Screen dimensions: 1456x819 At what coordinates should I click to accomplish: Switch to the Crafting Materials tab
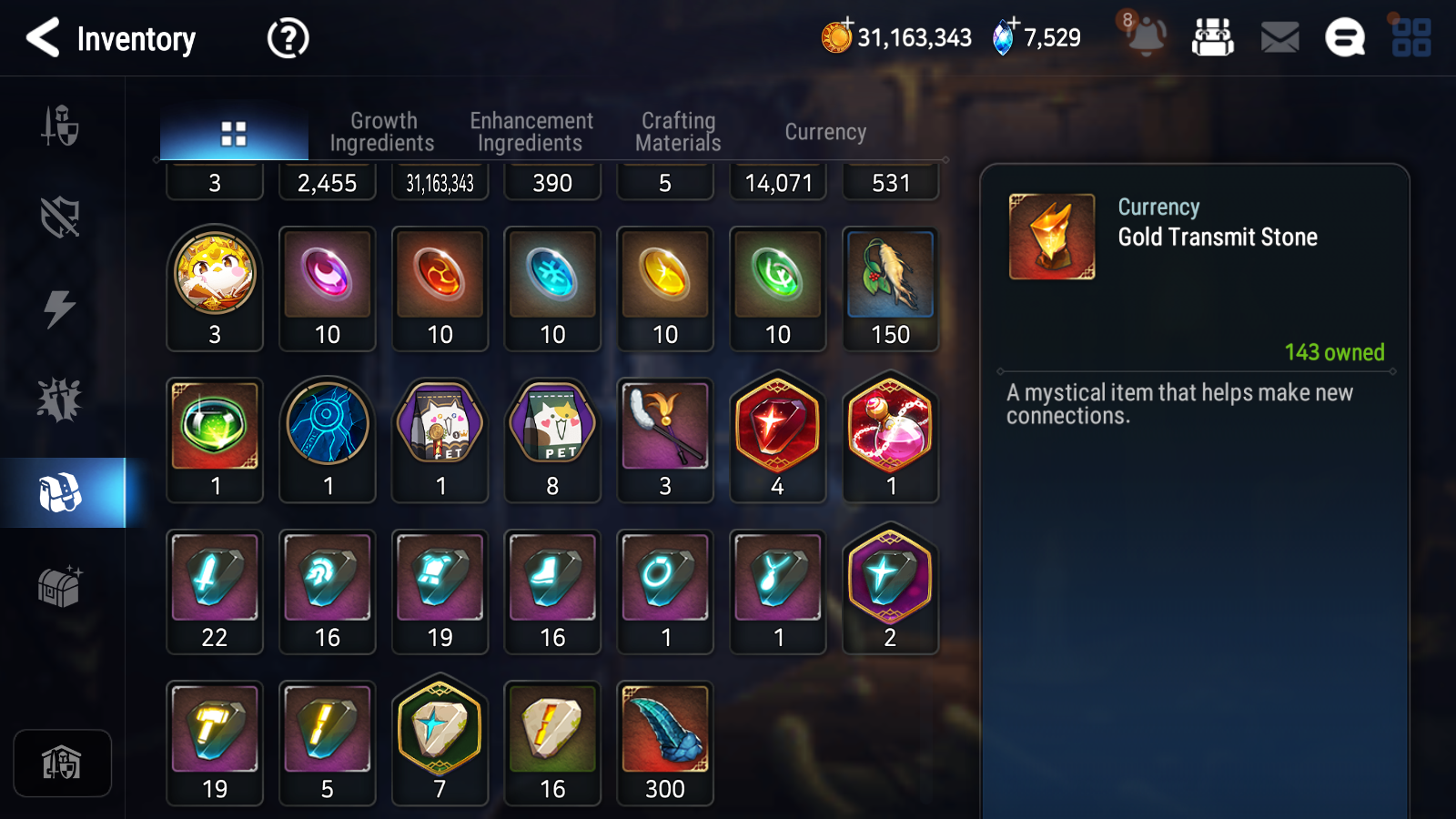coord(679,130)
